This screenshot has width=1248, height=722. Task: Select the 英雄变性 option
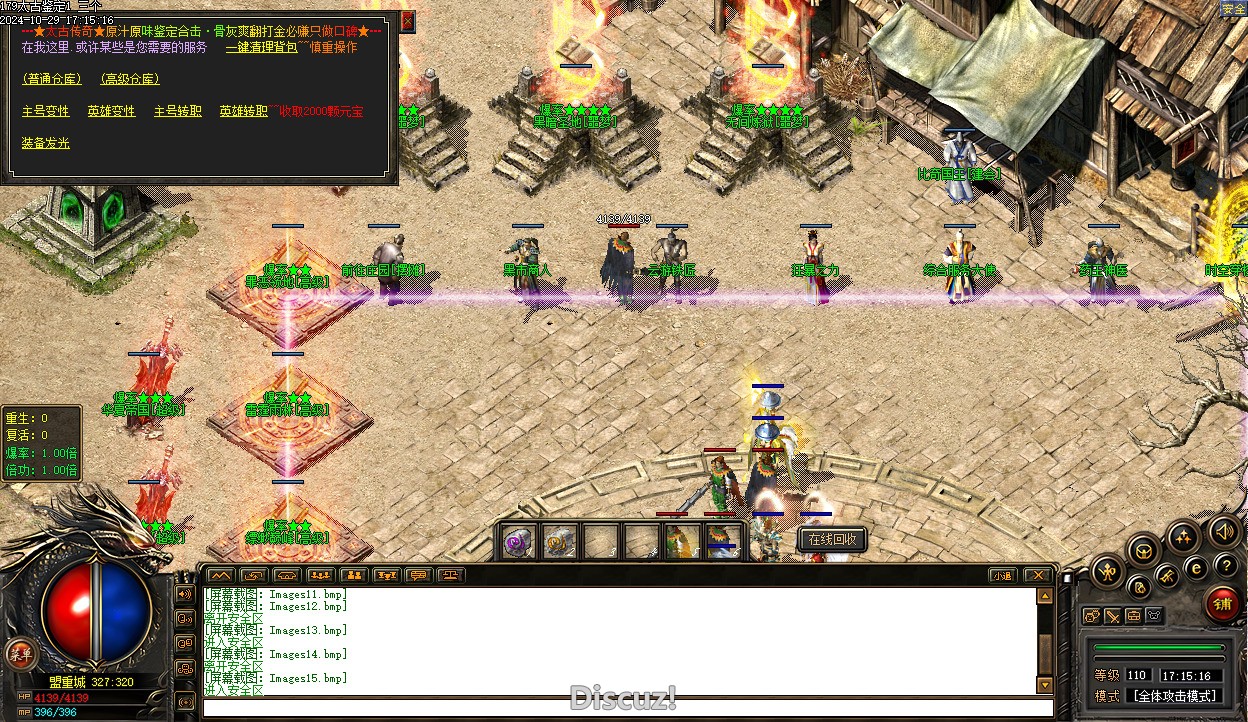click(x=111, y=111)
